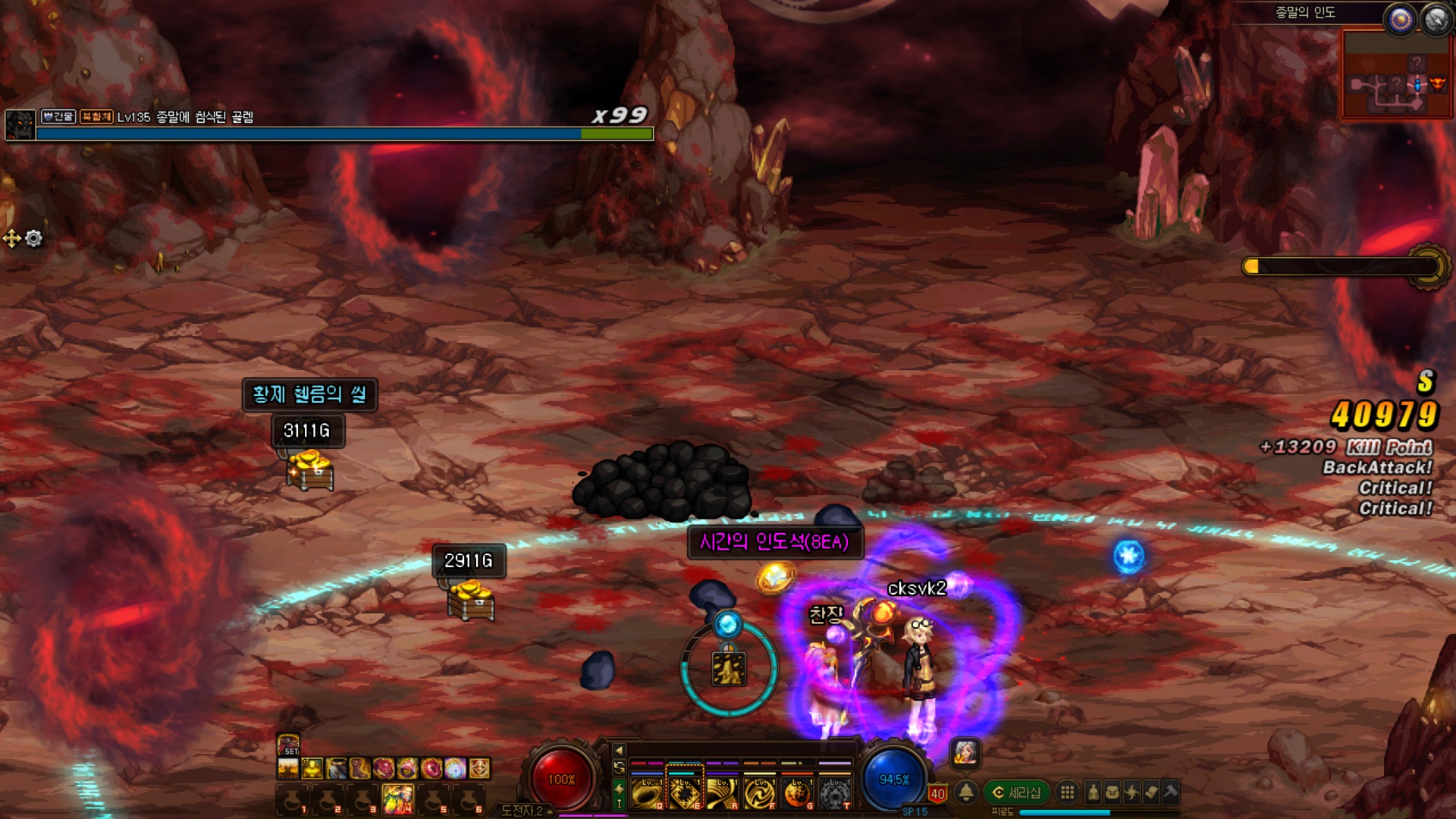Image resolution: width=1456 pixels, height=819 pixels.
Task: Open the character info silhouette icon
Action: coord(1093,792)
